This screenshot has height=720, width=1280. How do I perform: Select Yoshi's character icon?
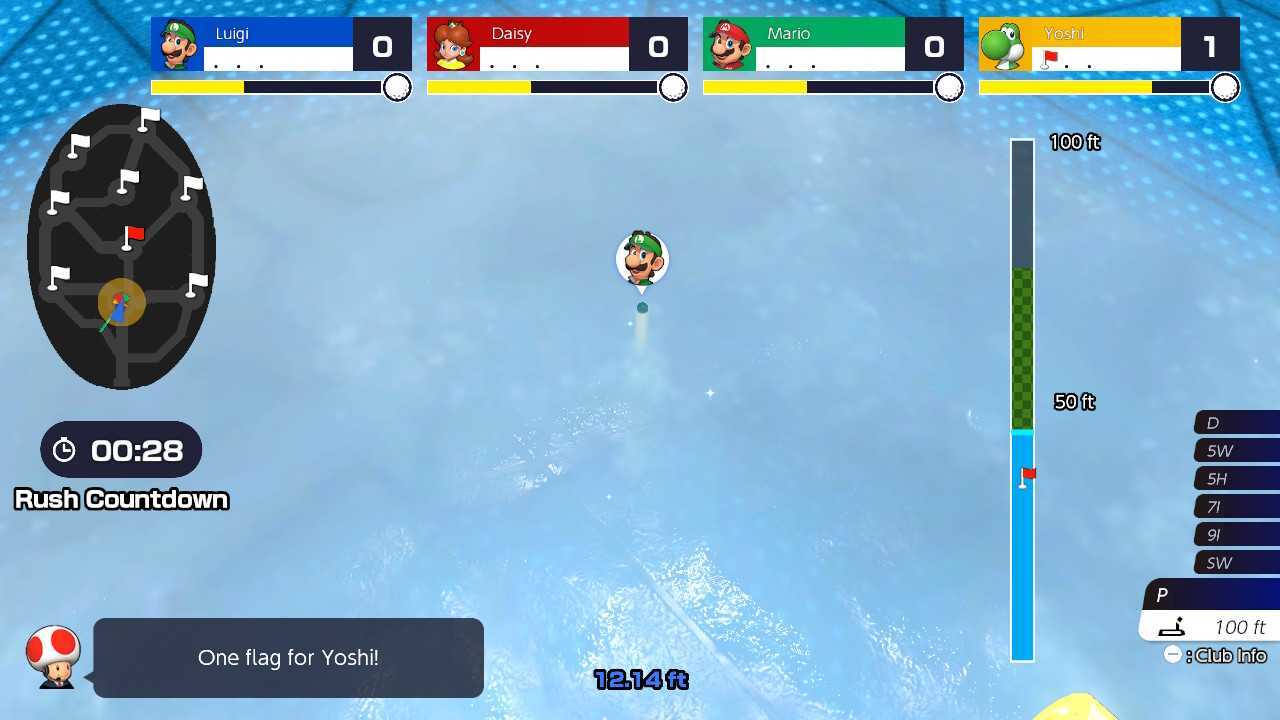(1004, 44)
